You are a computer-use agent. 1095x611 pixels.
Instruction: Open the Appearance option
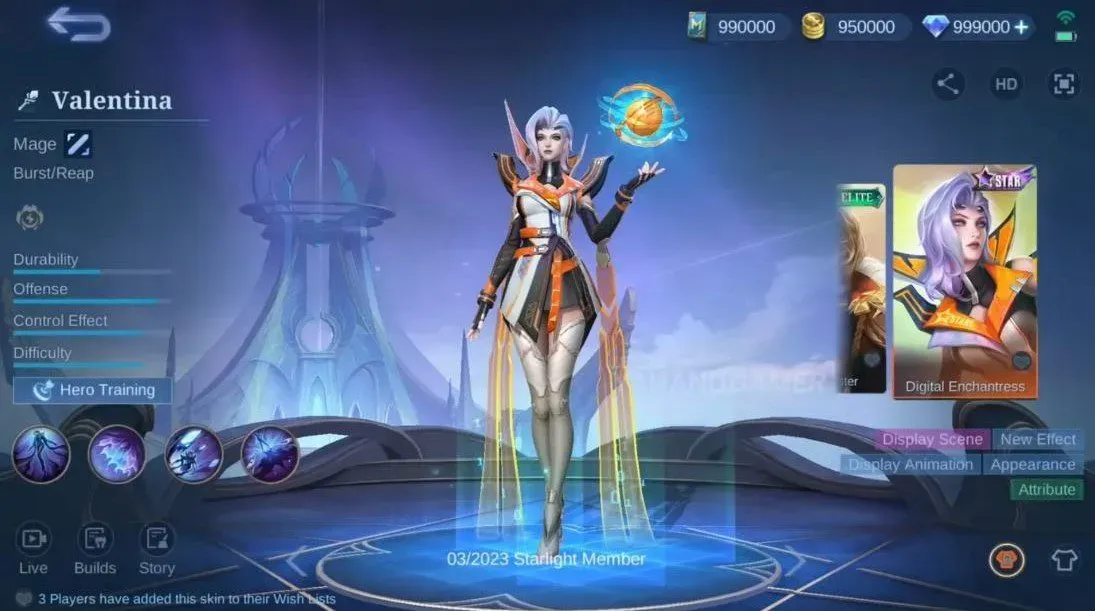click(1032, 464)
